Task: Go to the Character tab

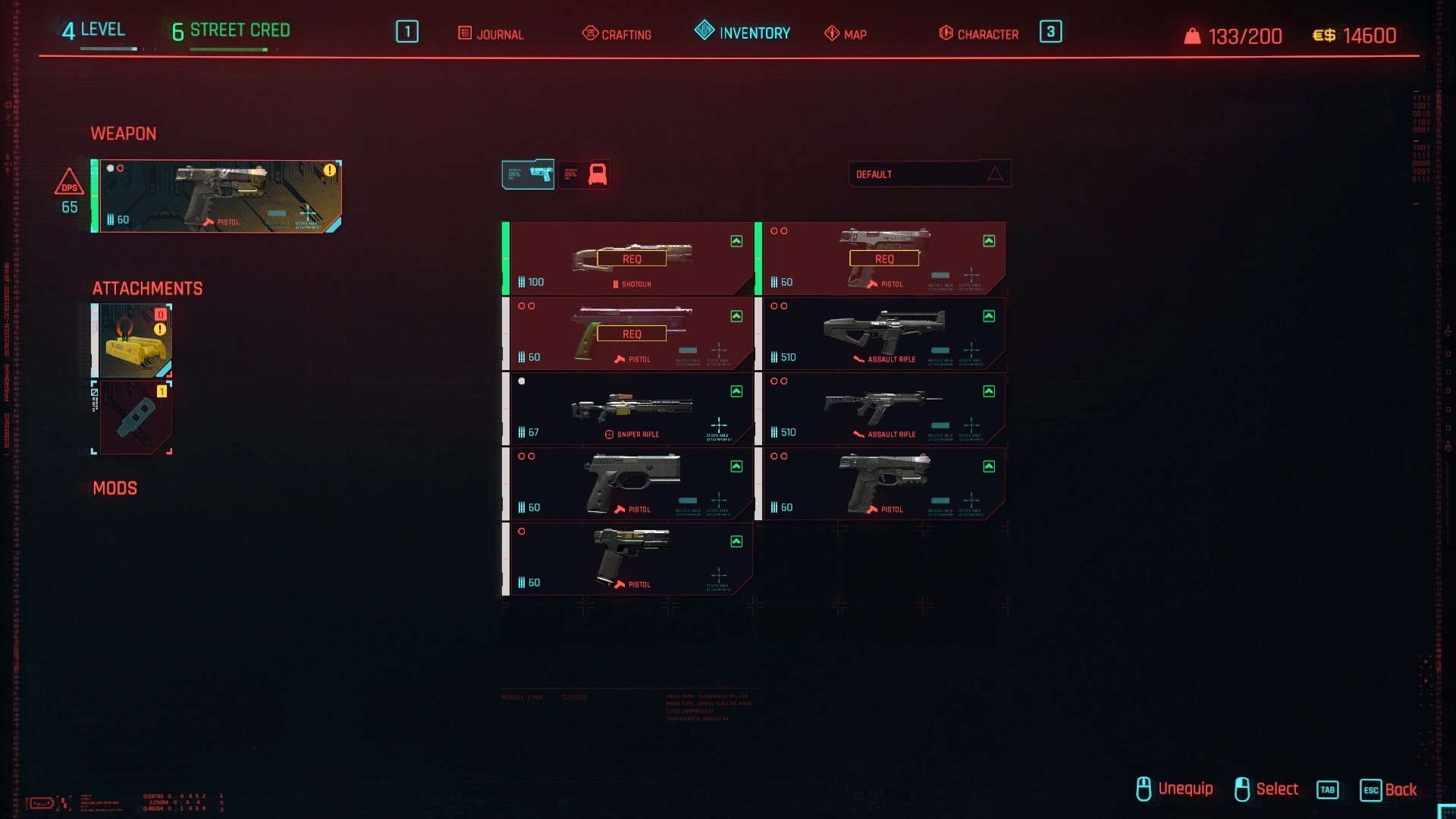Action: point(979,34)
